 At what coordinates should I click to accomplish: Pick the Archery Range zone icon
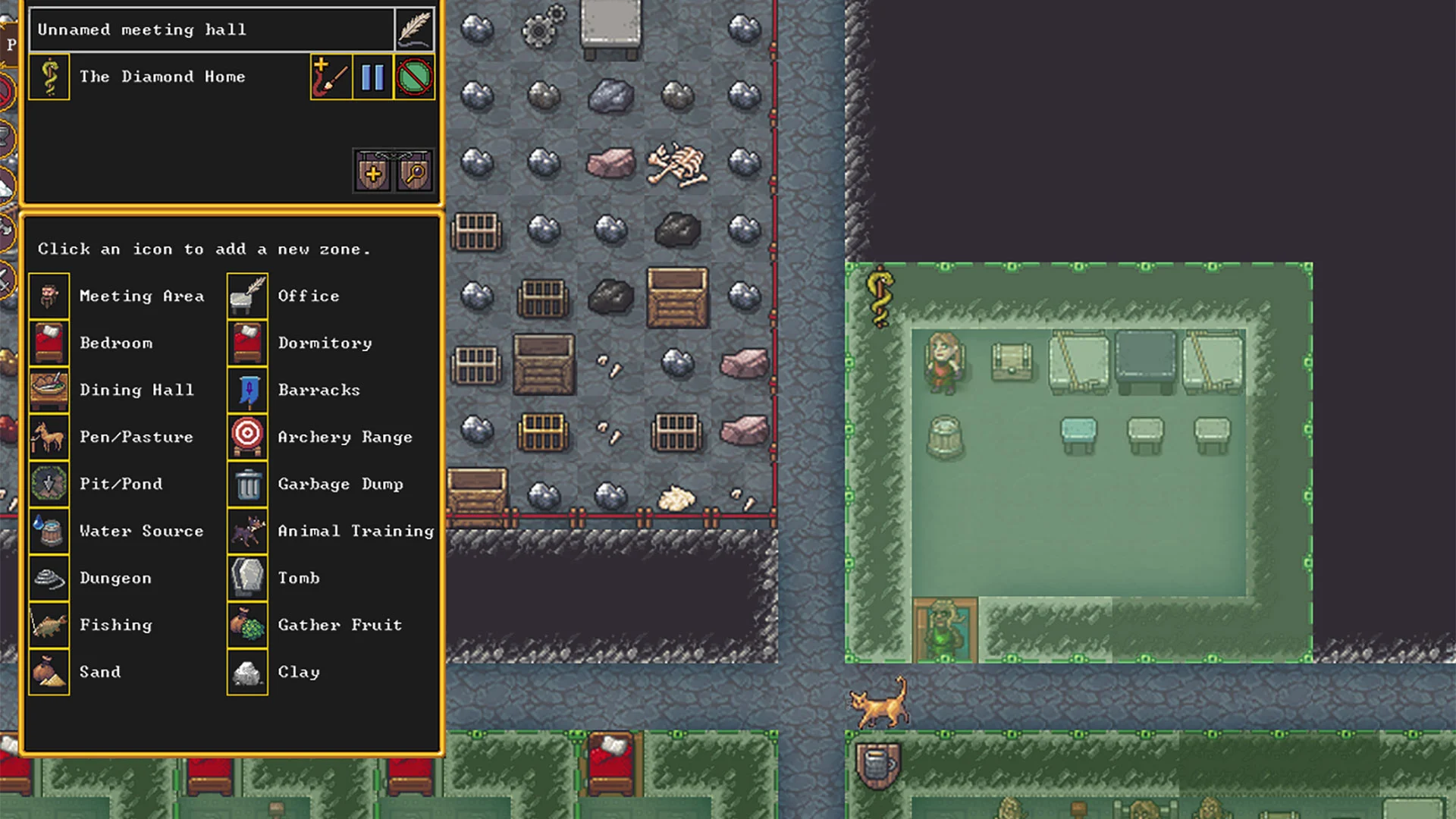(246, 437)
